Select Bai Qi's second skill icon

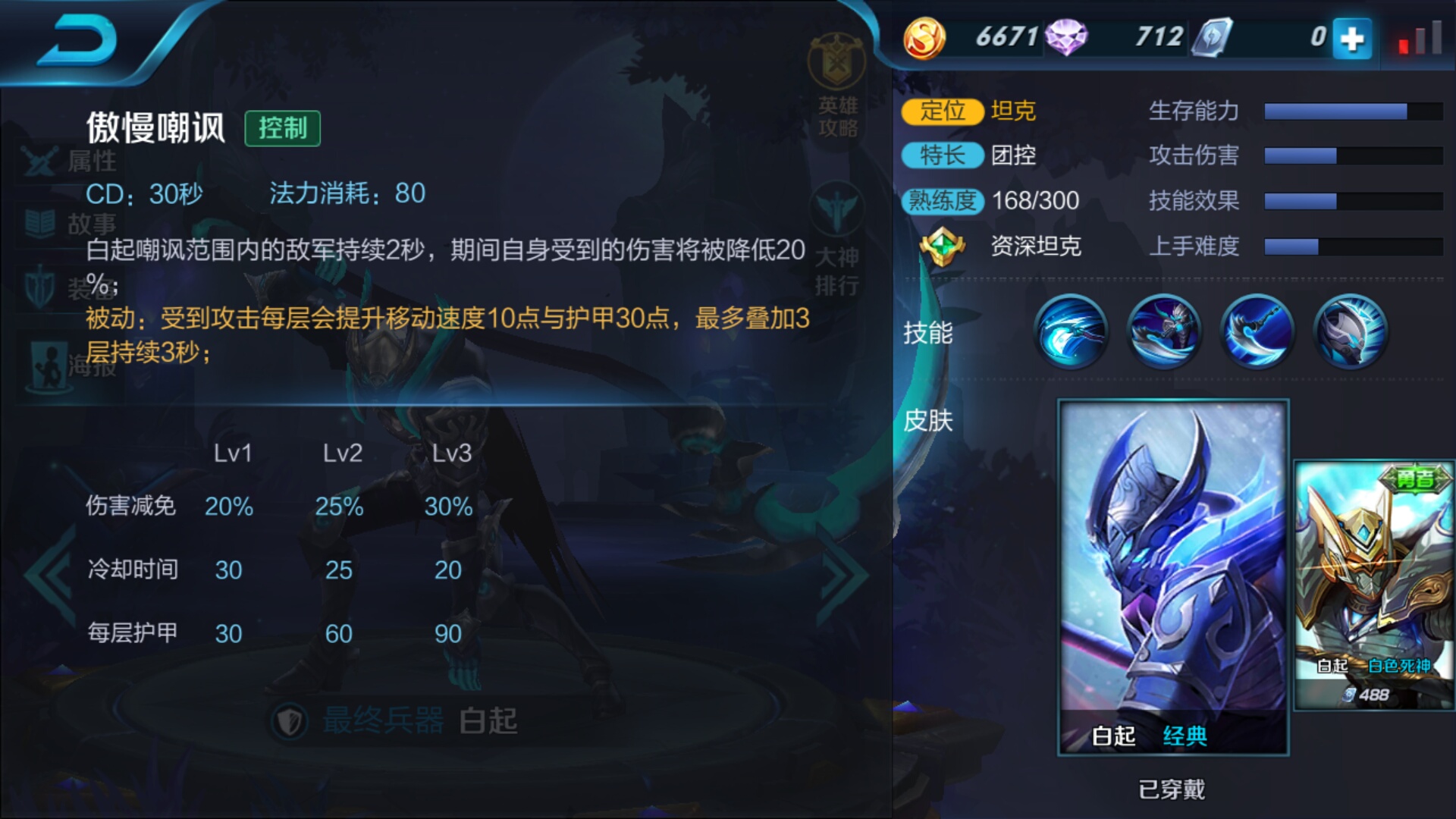click(x=1164, y=332)
